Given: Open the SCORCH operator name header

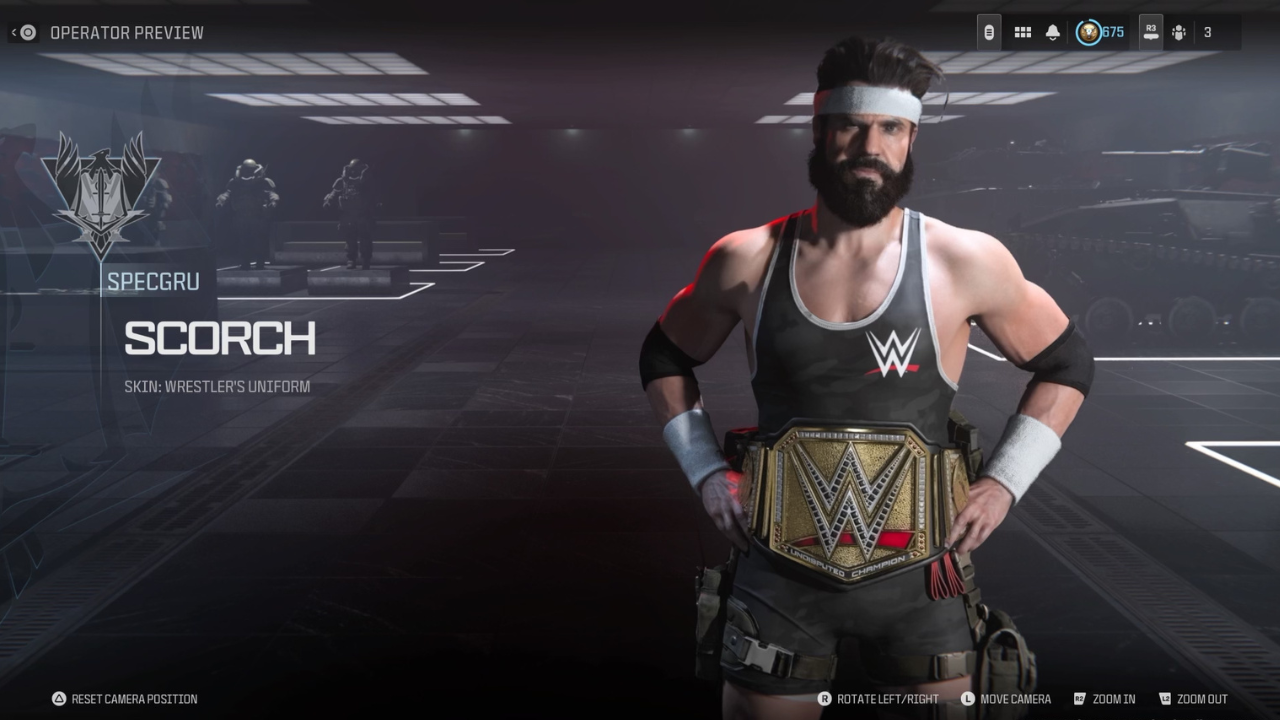Looking at the screenshot, I should pyautogui.click(x=219, y=339).
